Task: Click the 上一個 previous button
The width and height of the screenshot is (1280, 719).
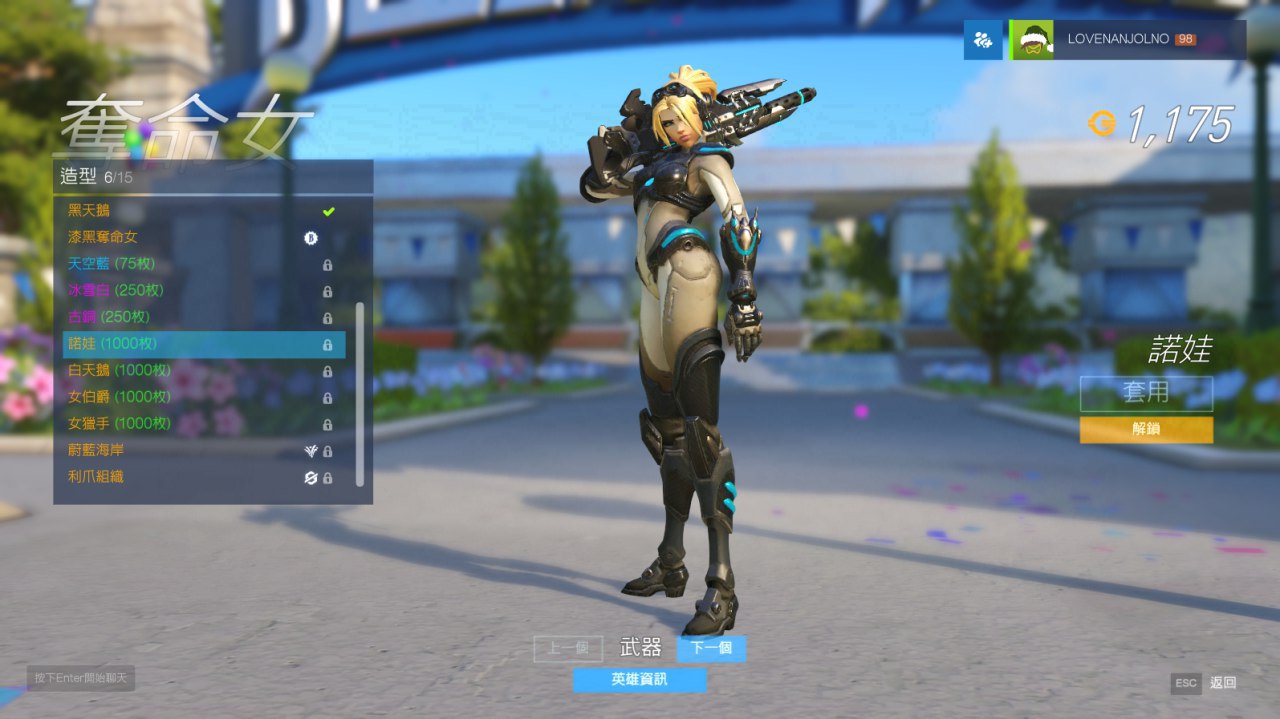Action: 568,648
